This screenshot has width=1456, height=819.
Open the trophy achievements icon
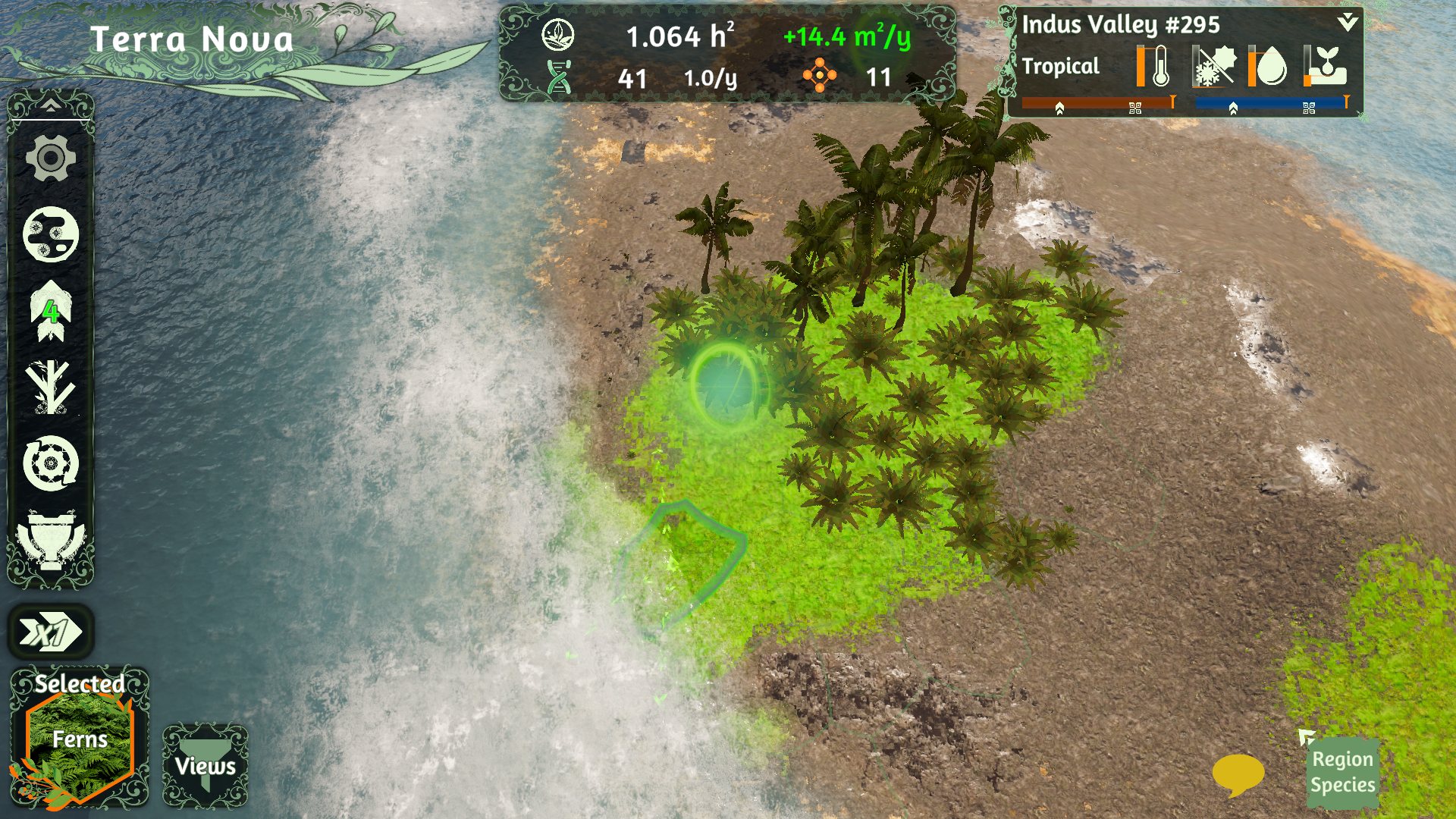[x=51, y=540]
